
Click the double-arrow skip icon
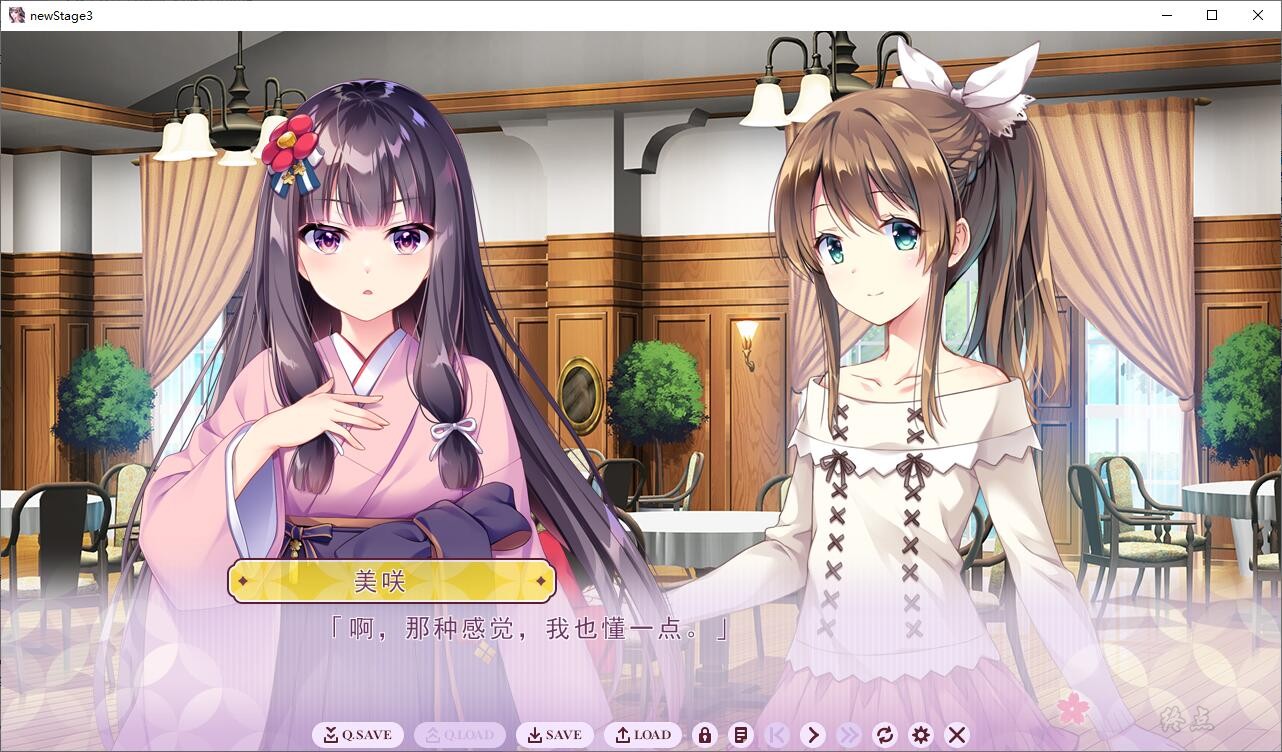[849, 734]
